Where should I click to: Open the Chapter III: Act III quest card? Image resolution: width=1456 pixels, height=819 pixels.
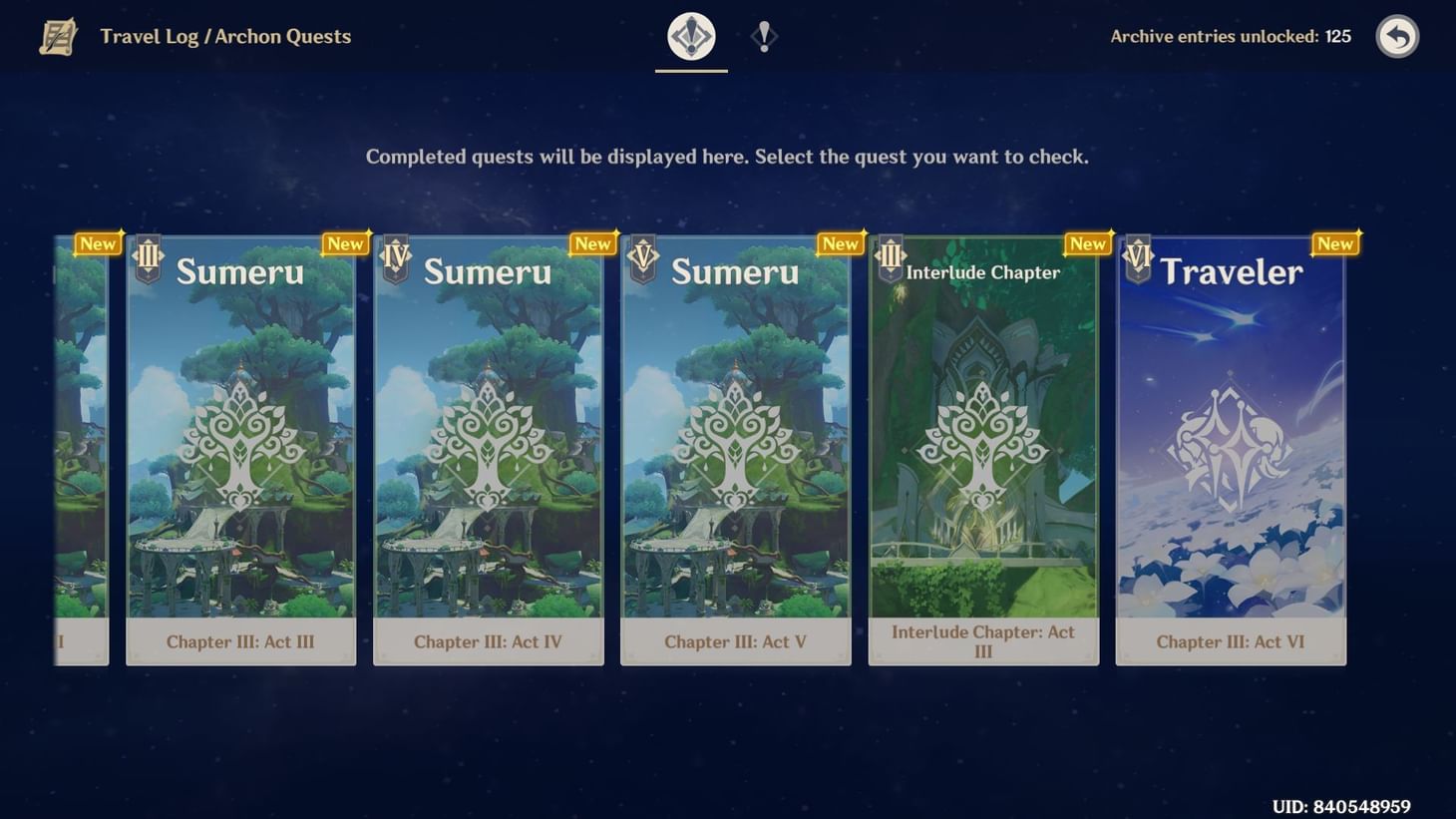[240, 449]
